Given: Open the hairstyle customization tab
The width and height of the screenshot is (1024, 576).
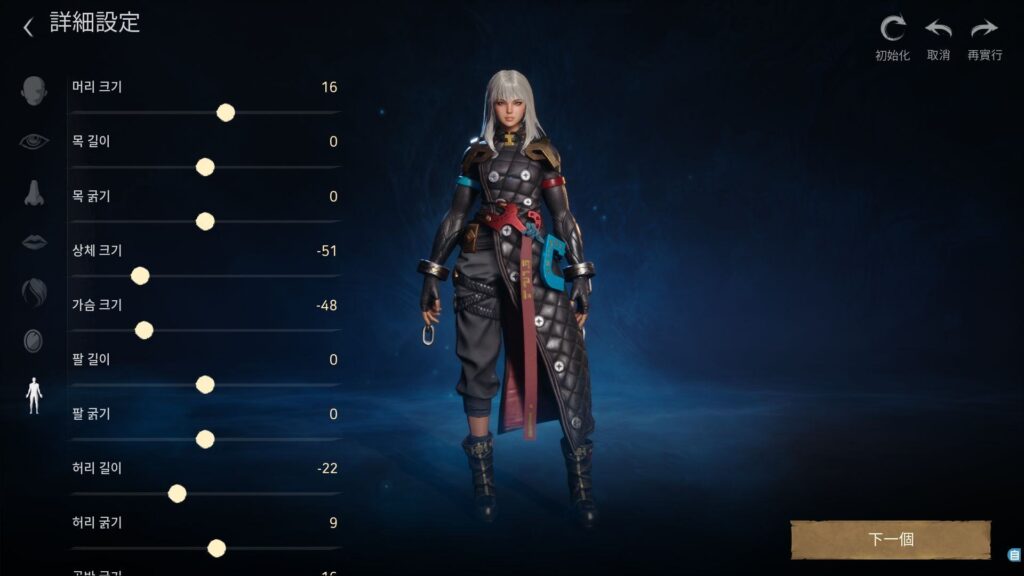Looking at the screenshot, I should tap(34, 292).
